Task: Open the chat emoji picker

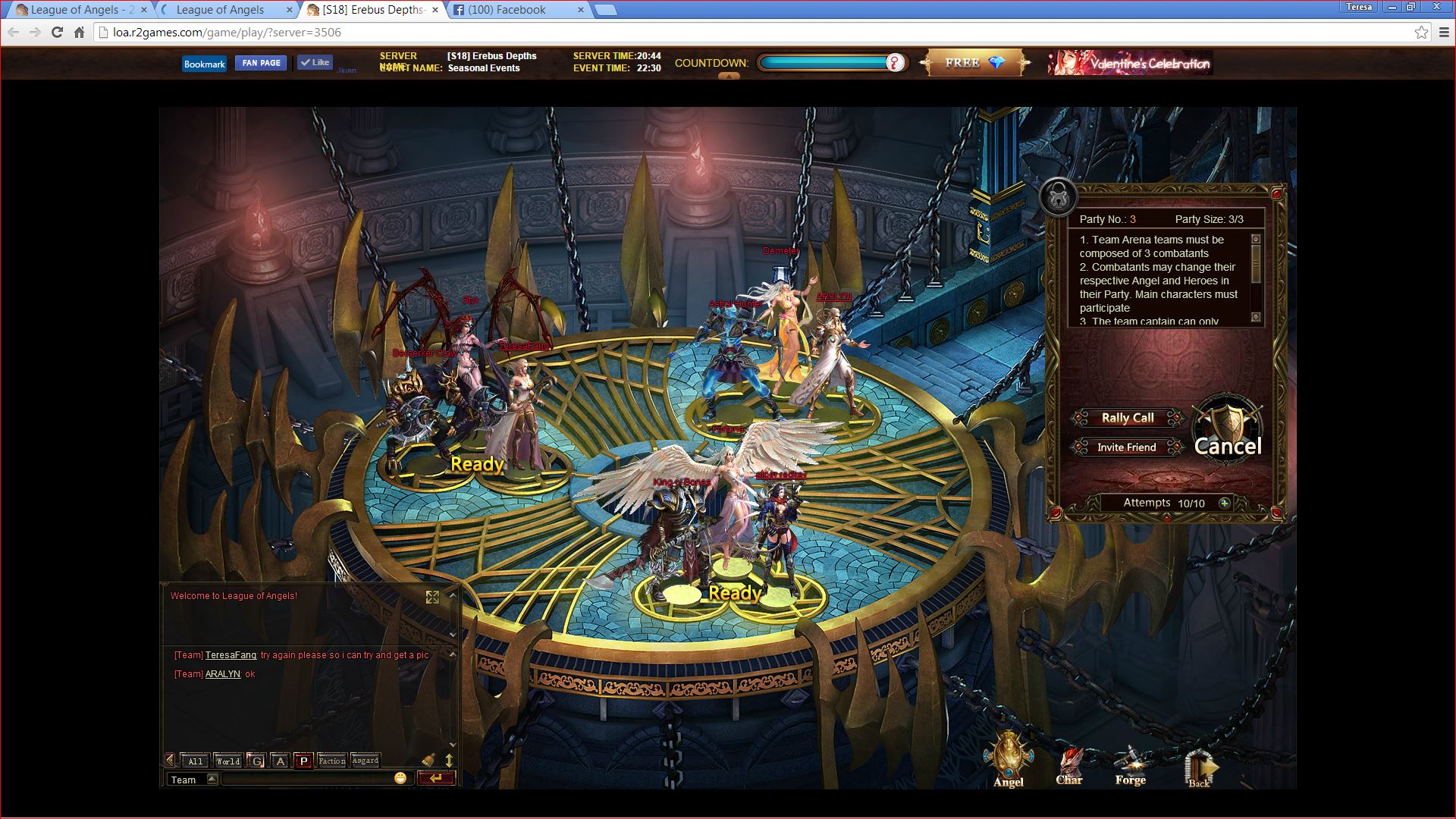Action: tap(400, 778)
